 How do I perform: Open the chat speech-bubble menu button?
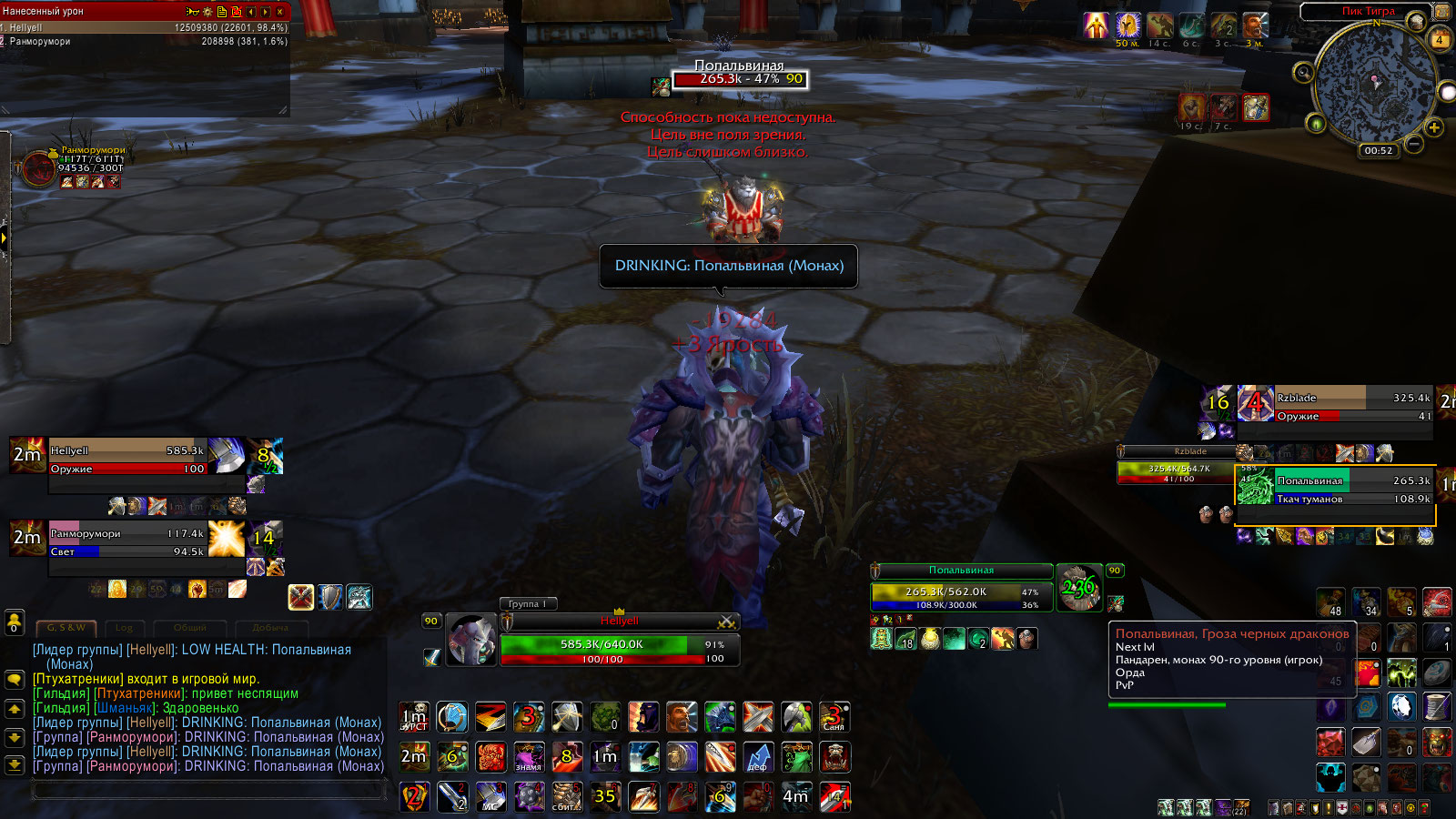[15, 679]
